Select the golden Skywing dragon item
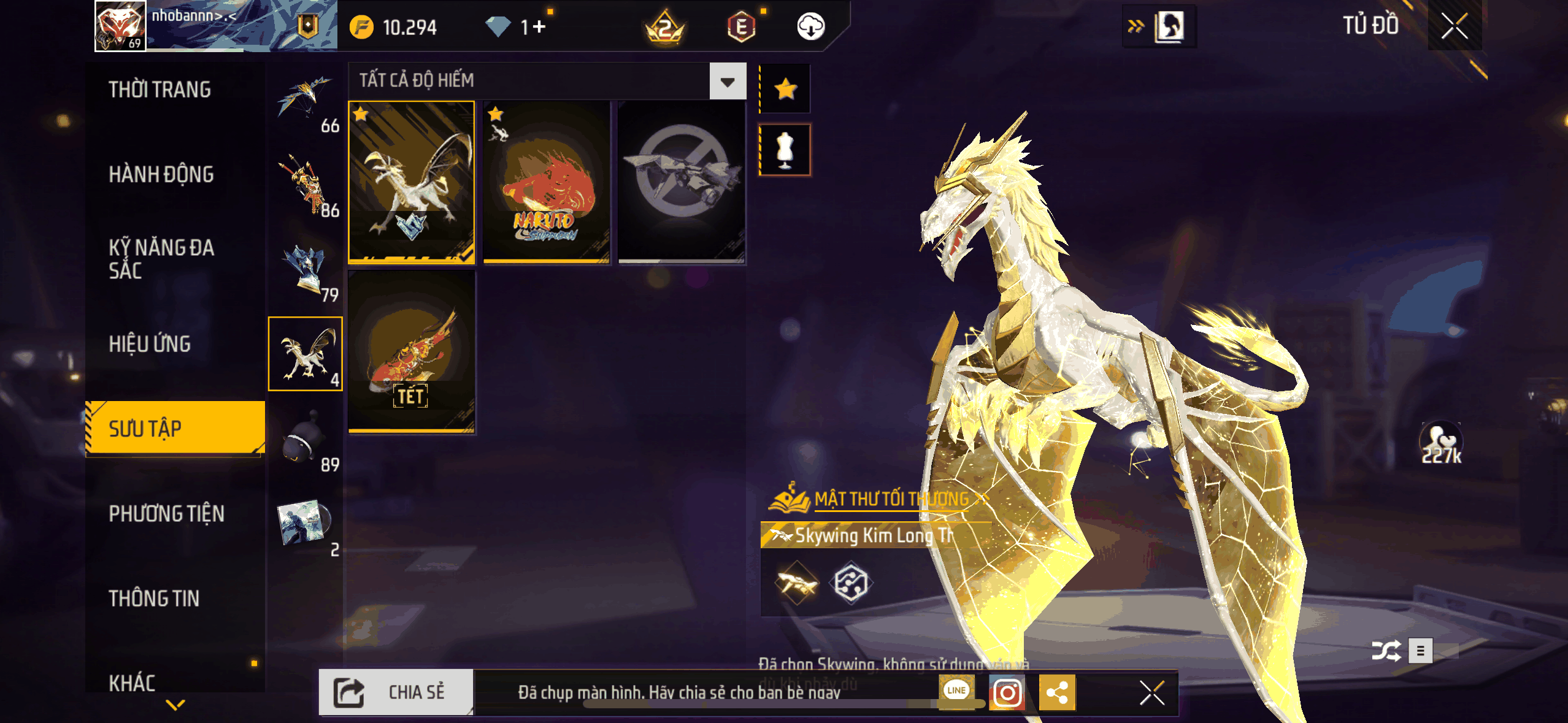Image resolution: width=1568 pixels, height=723 pixels. coord(412,182)
